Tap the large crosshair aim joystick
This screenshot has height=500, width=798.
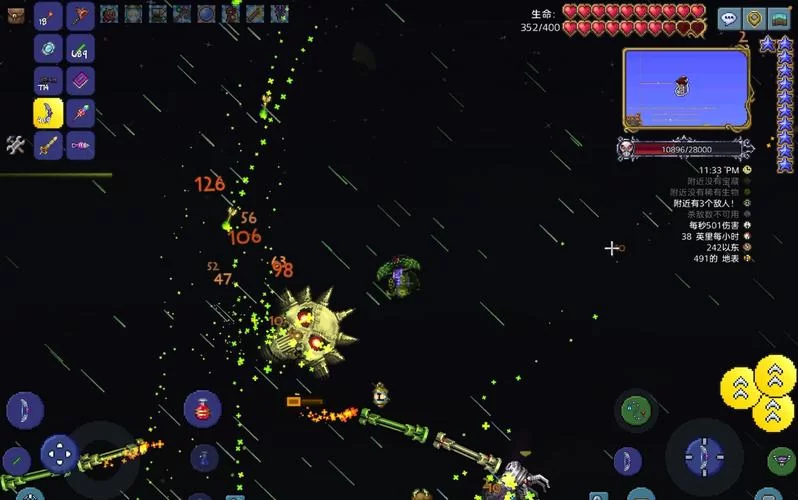704,455
